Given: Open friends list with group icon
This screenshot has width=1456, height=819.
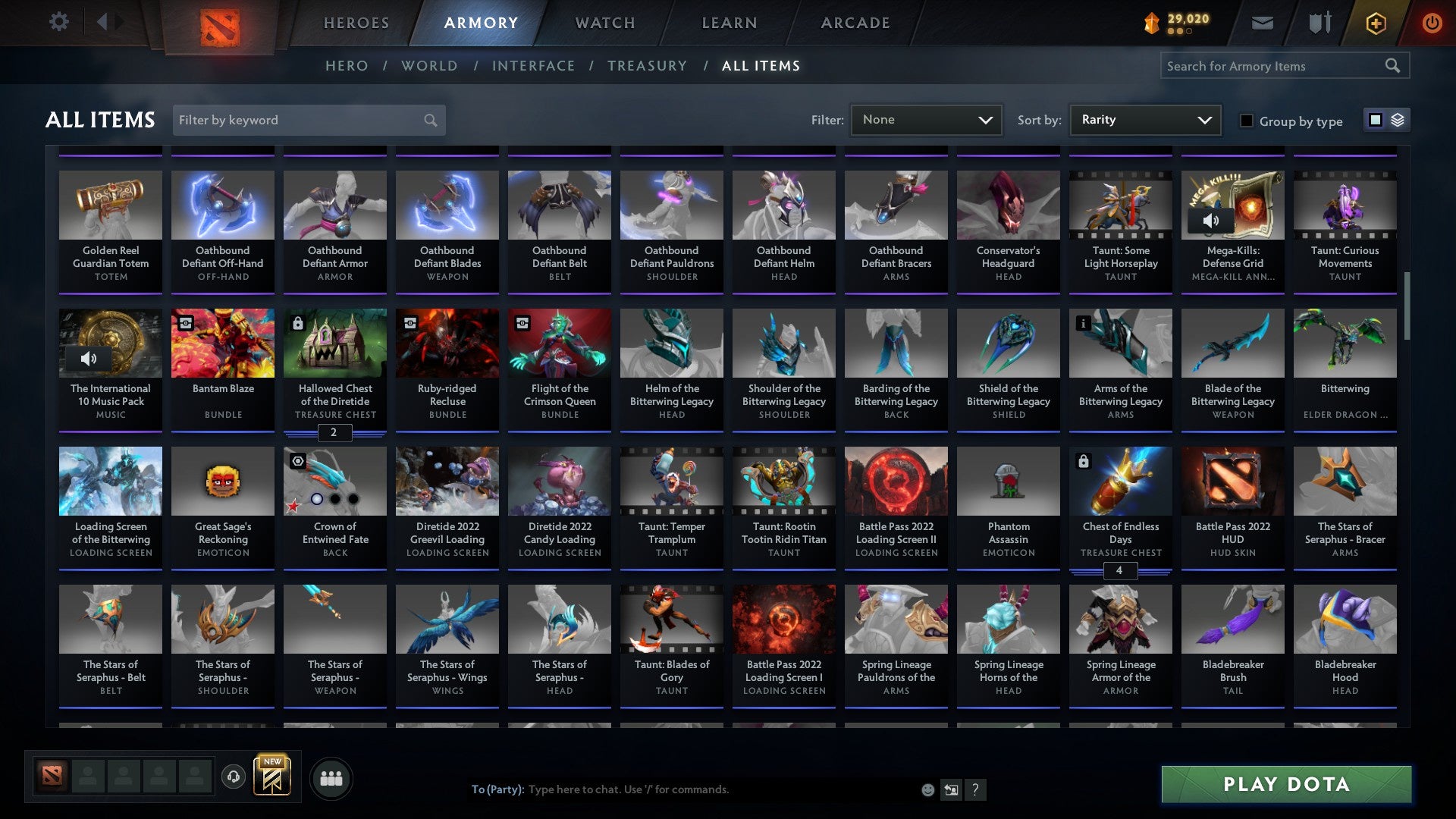Looking at the screenshot, I should tap(331, 777).
